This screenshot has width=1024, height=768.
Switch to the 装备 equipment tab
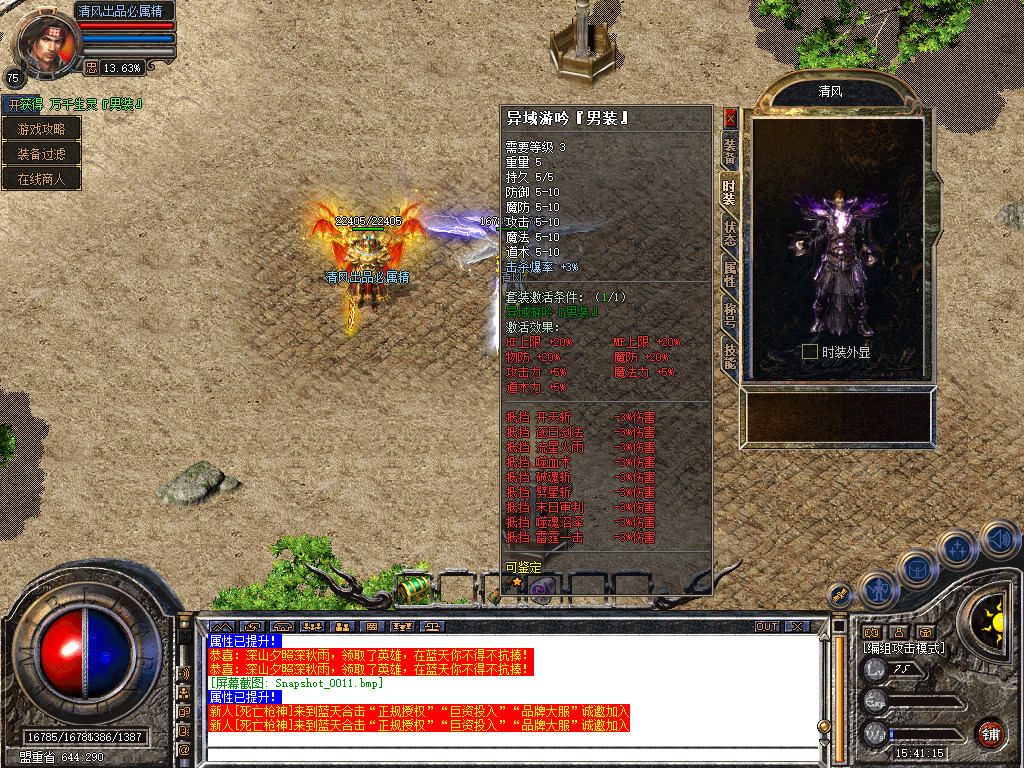coord(730,150)
